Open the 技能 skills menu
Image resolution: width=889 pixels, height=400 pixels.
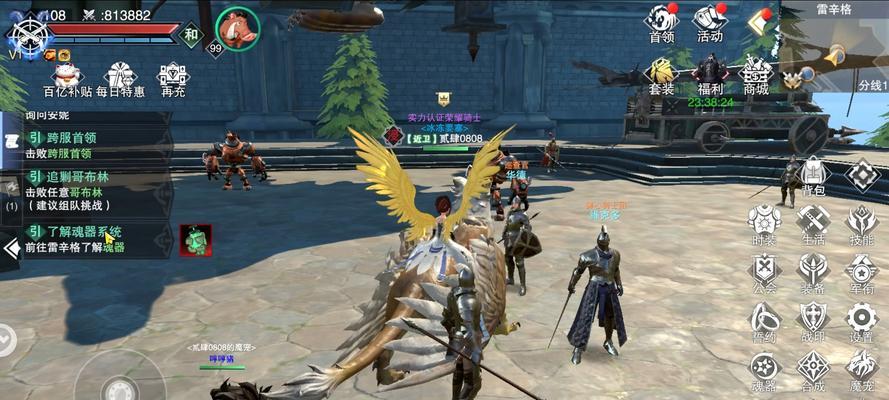click(861, 224)
